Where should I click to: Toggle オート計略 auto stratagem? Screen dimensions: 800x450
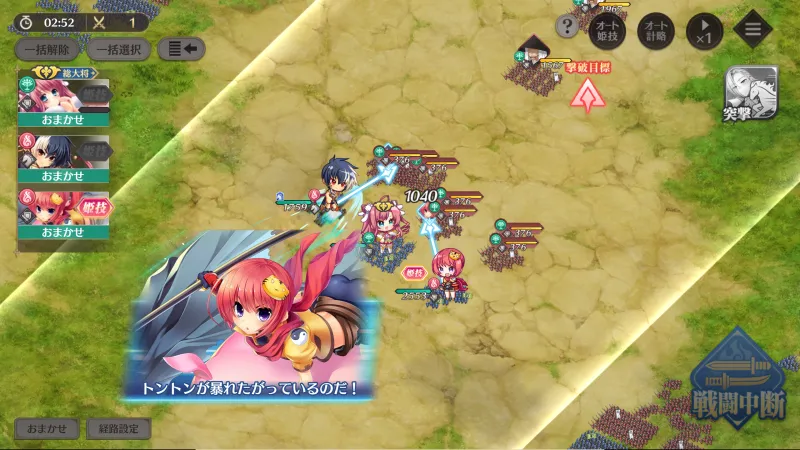pyautogui.click(x=656, y=27)
